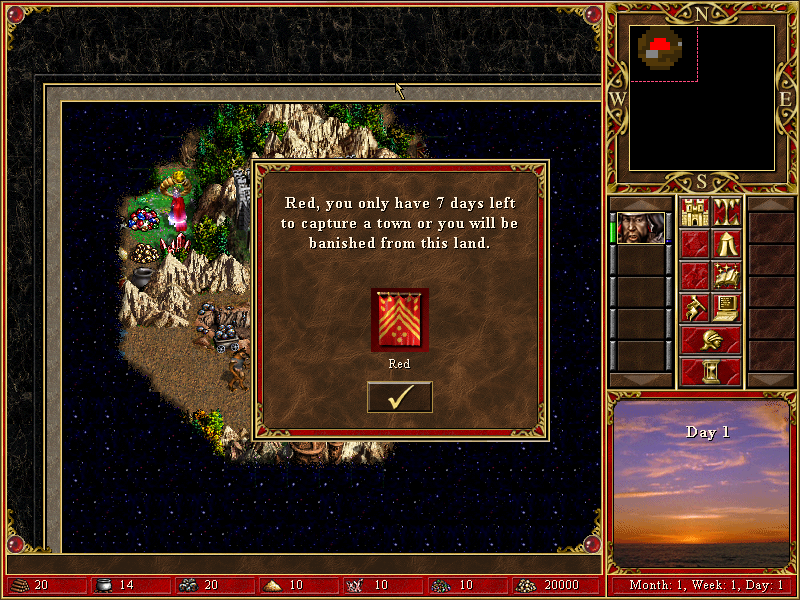The image size is (800, 600).
Task: Toggle the underground view stalactite button
Action: 726,212
